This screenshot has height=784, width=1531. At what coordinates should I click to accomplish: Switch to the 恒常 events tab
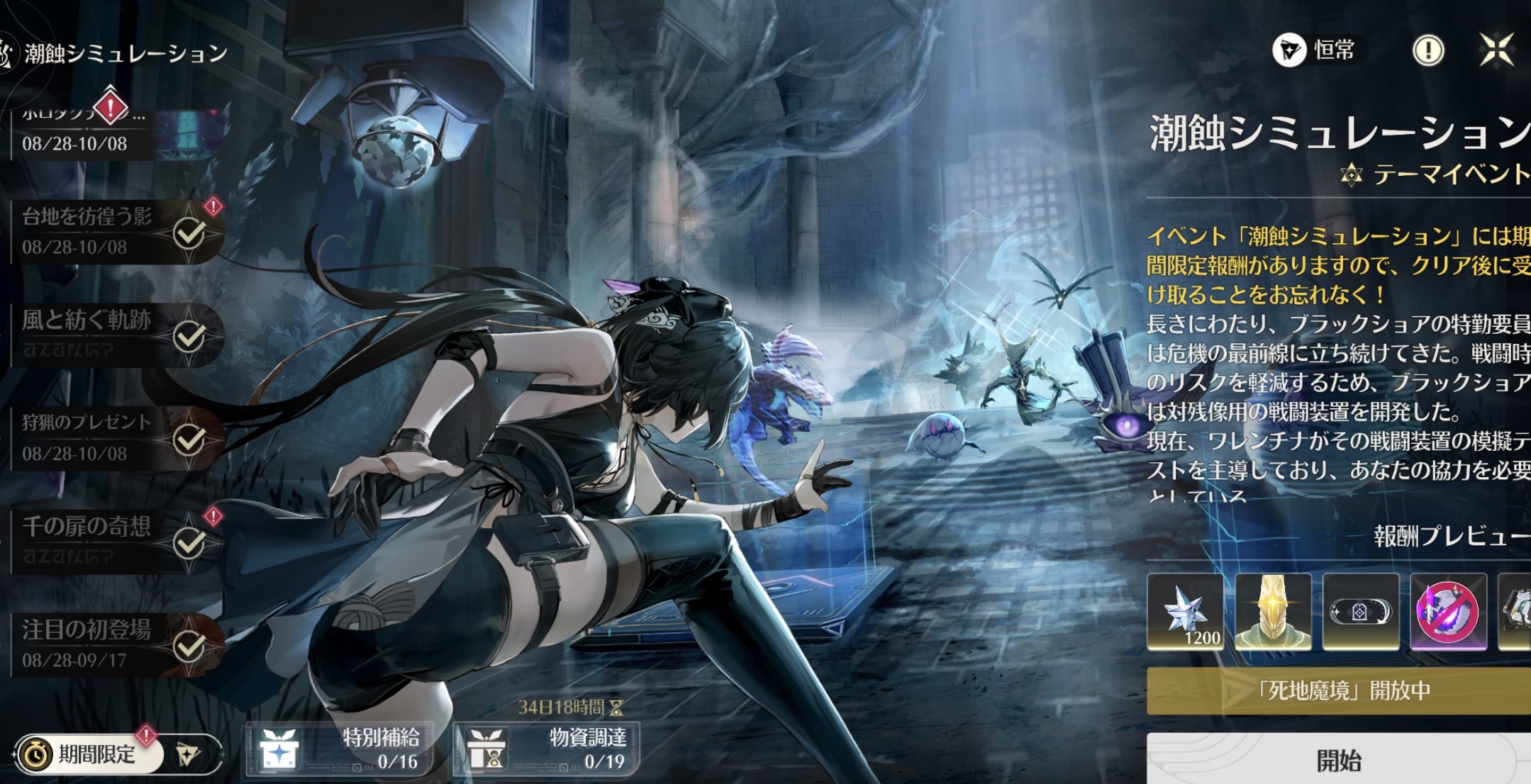[1317, 50]
